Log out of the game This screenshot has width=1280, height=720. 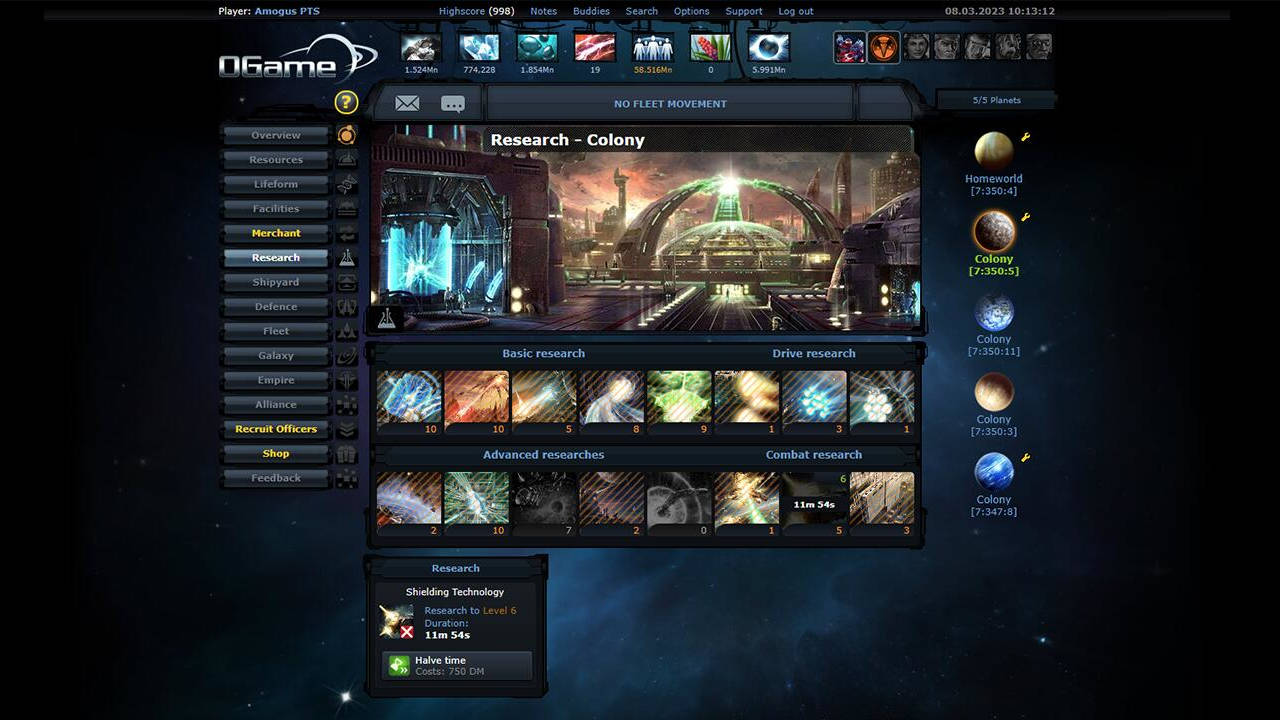pos(795,11)
